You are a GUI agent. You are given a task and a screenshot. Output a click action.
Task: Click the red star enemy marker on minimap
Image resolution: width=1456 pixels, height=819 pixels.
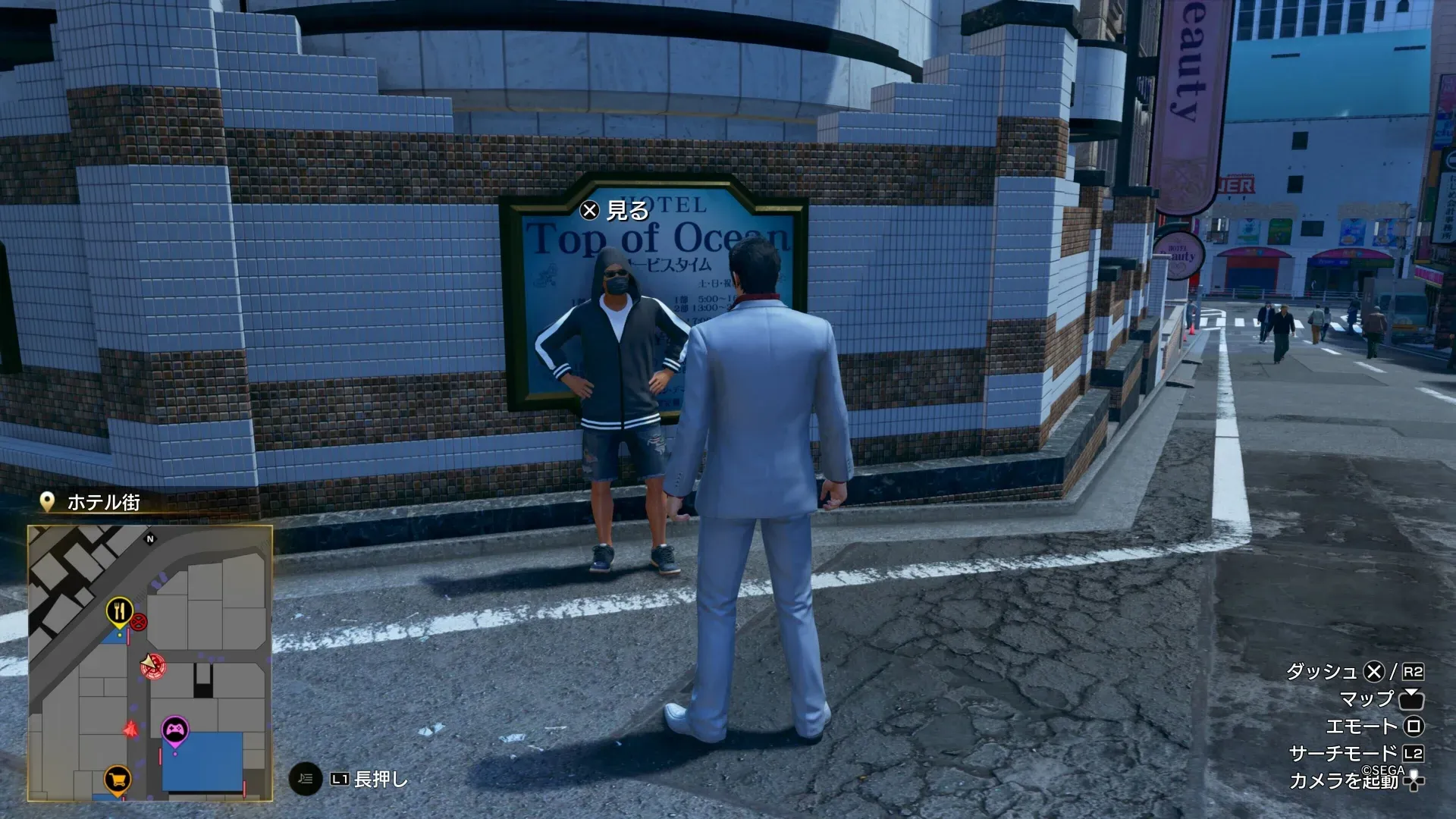[x=131, y=730]
